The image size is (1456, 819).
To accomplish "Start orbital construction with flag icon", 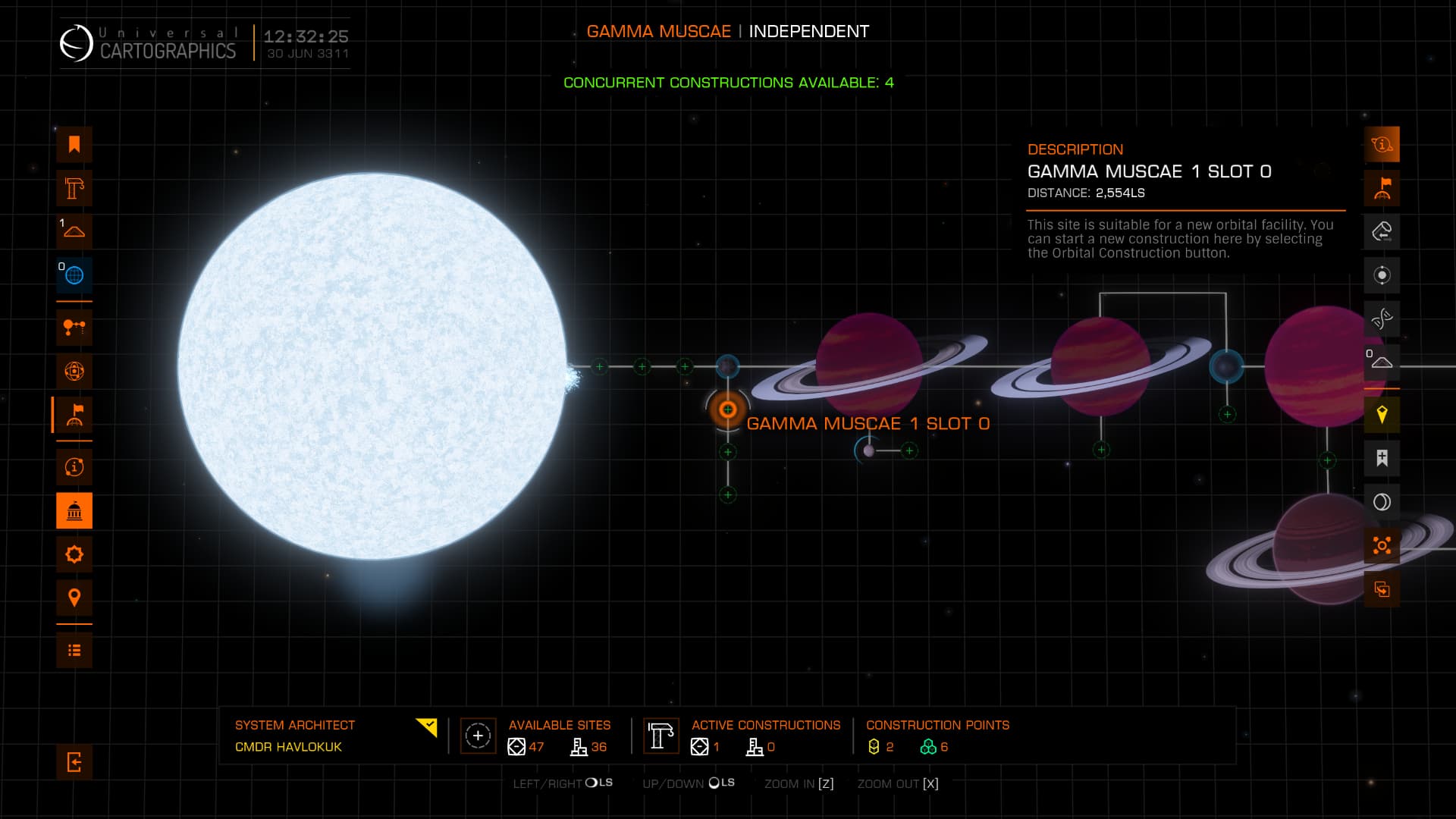I will (x=1382, y=188).
